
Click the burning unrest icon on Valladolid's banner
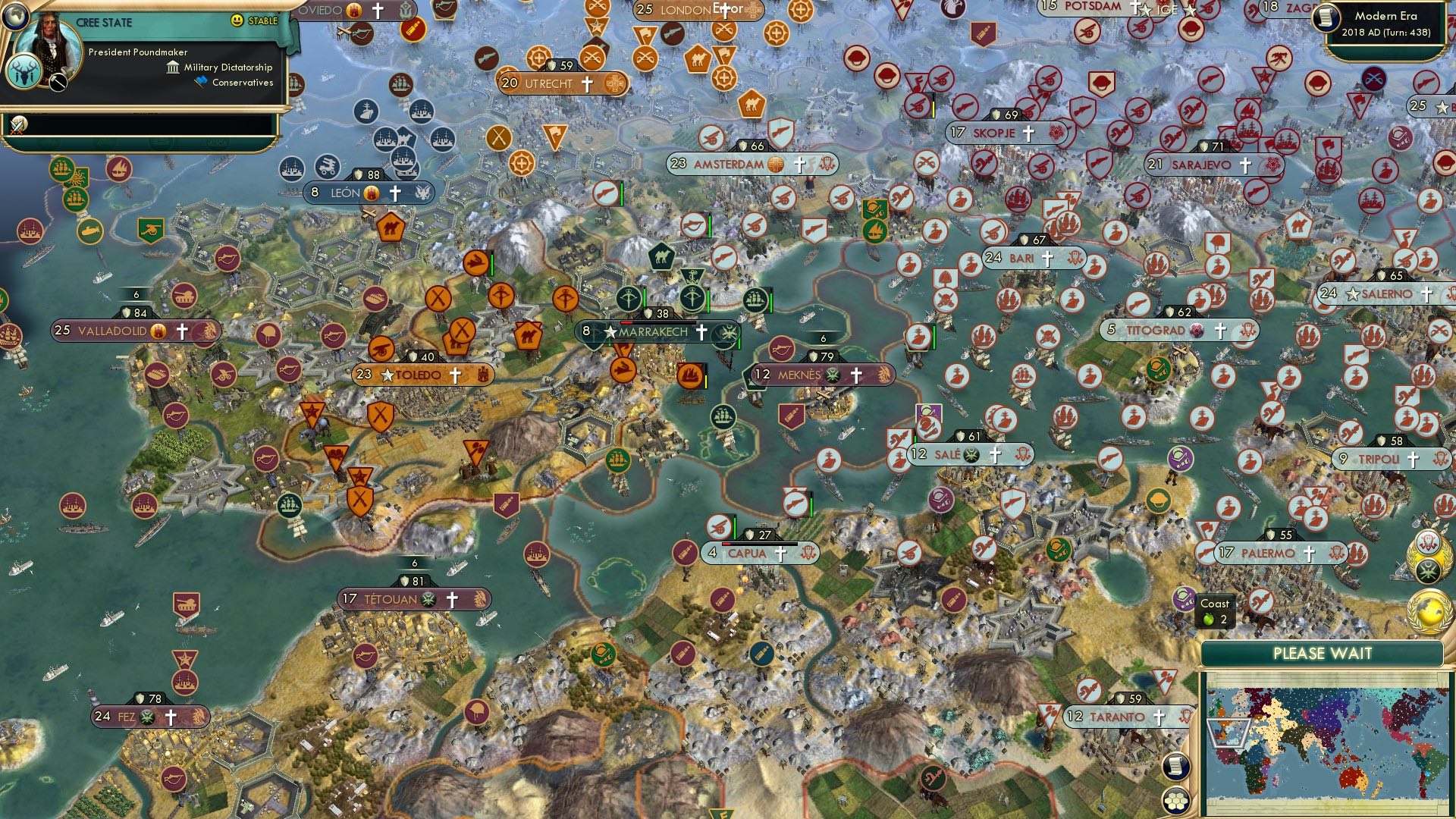click(x=158, y=331)
